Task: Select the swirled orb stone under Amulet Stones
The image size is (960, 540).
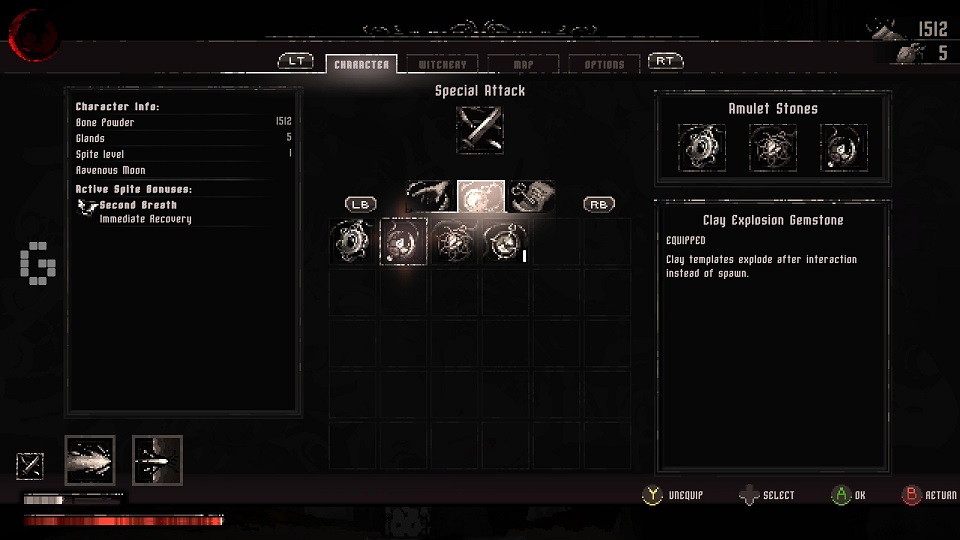Action: click(x=844, y=148)
